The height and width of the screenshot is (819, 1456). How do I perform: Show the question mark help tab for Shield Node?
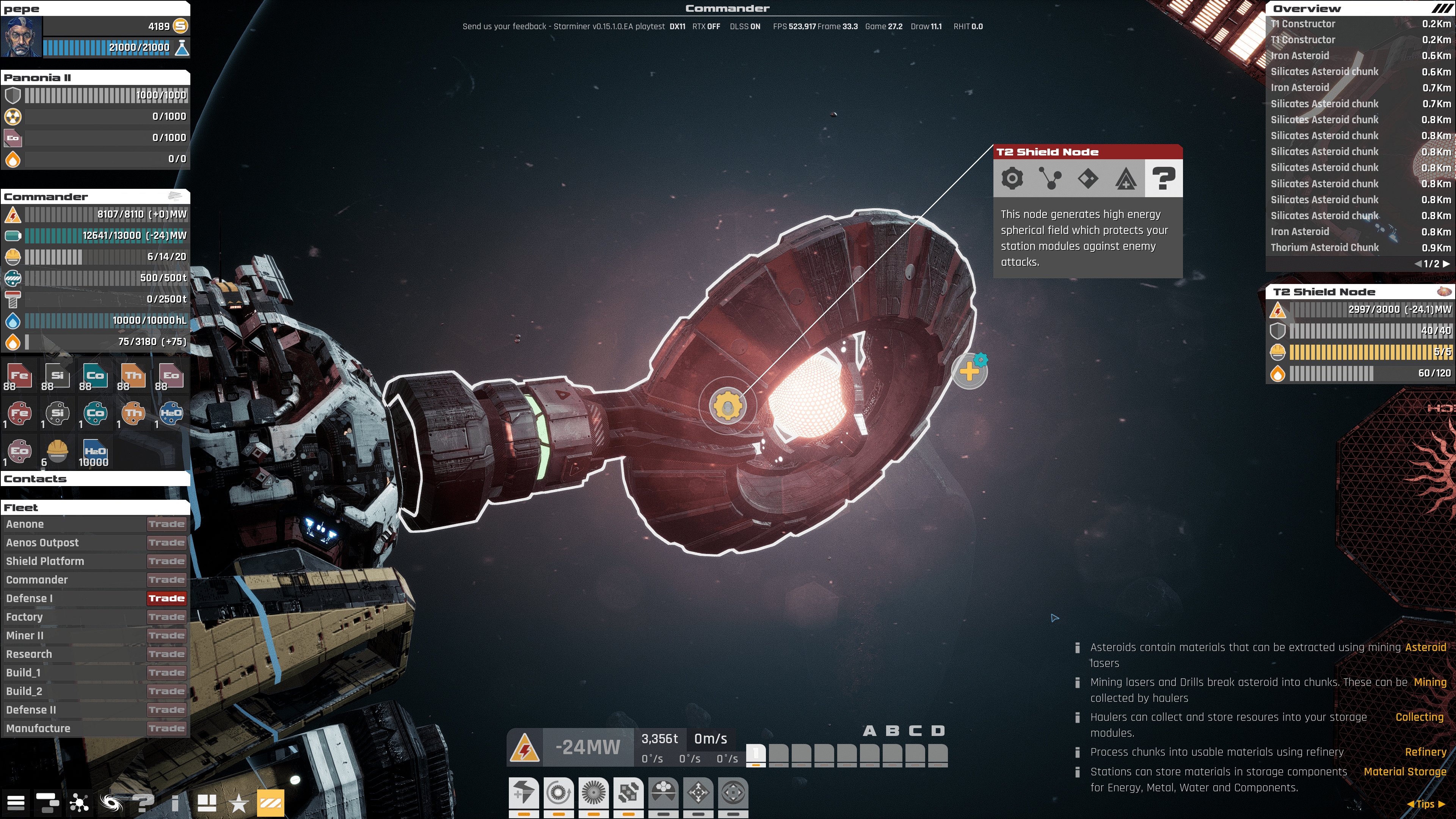[x=1163, y=179]
